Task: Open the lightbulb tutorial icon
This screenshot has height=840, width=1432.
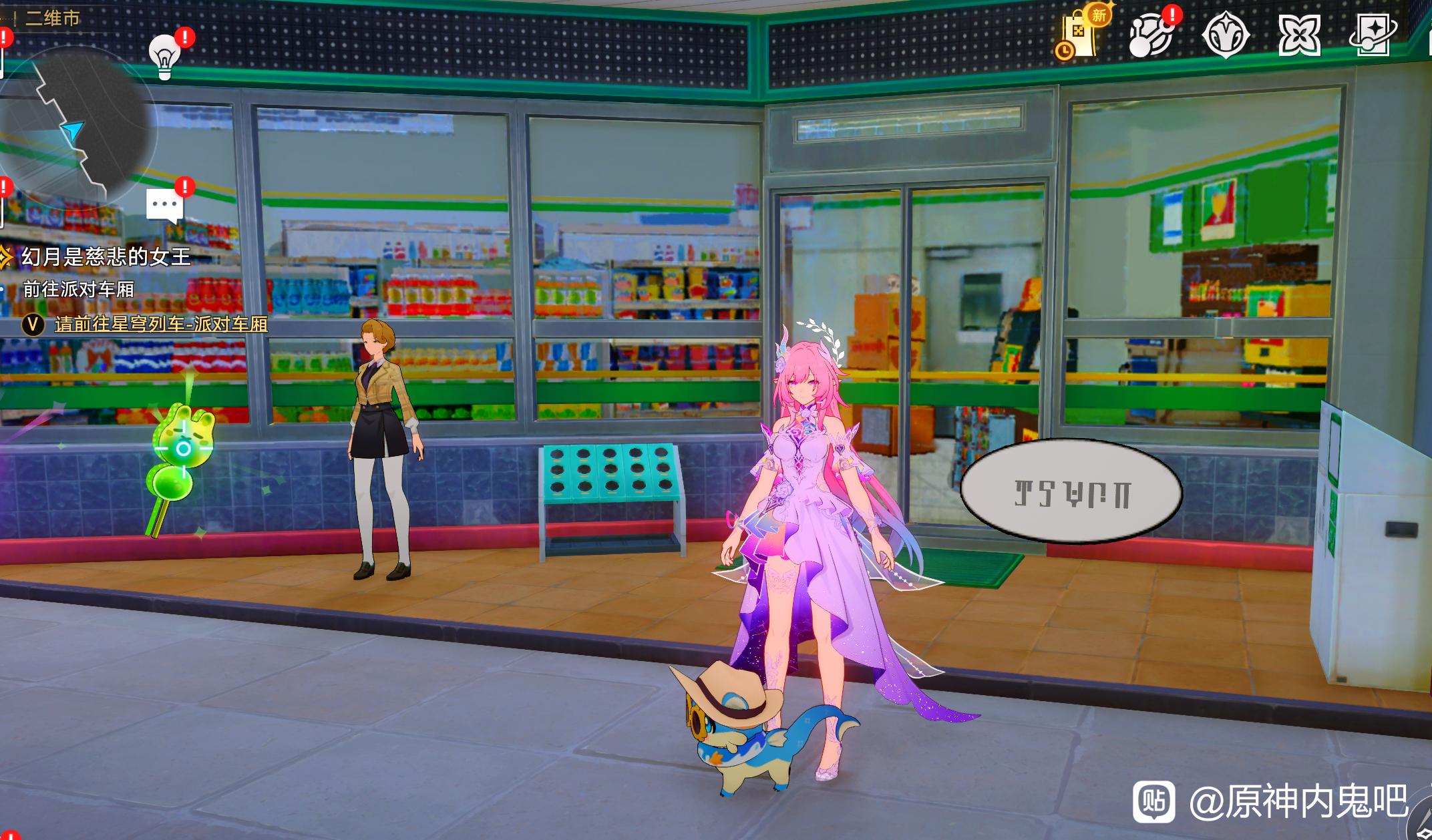Action: point(164,55)
